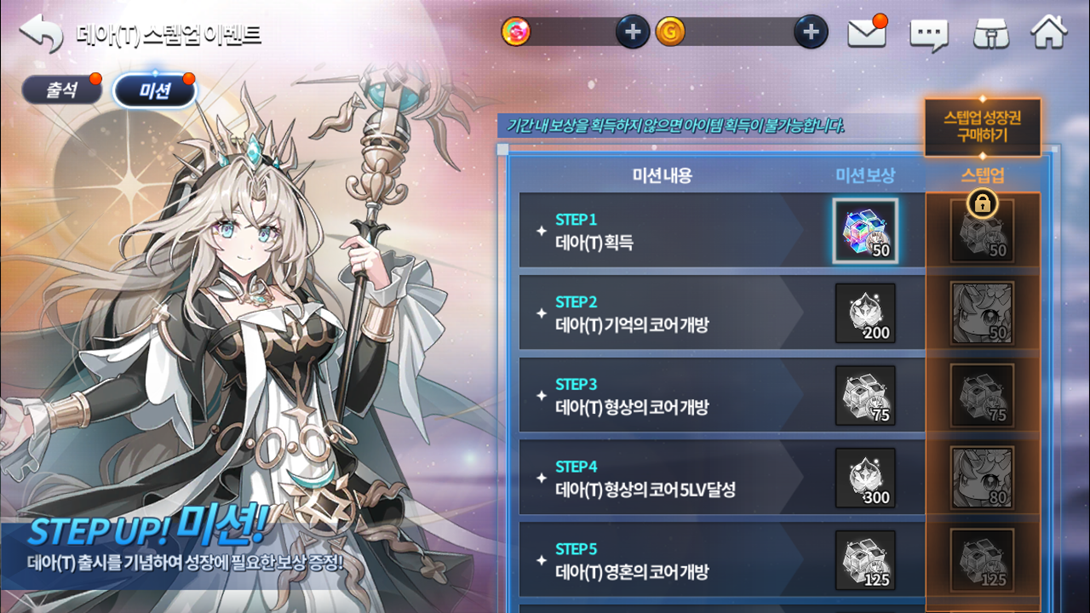Select the 미션 tab
The width and height of the screenshot is (1090, 613).
click(x=154, y=91)
